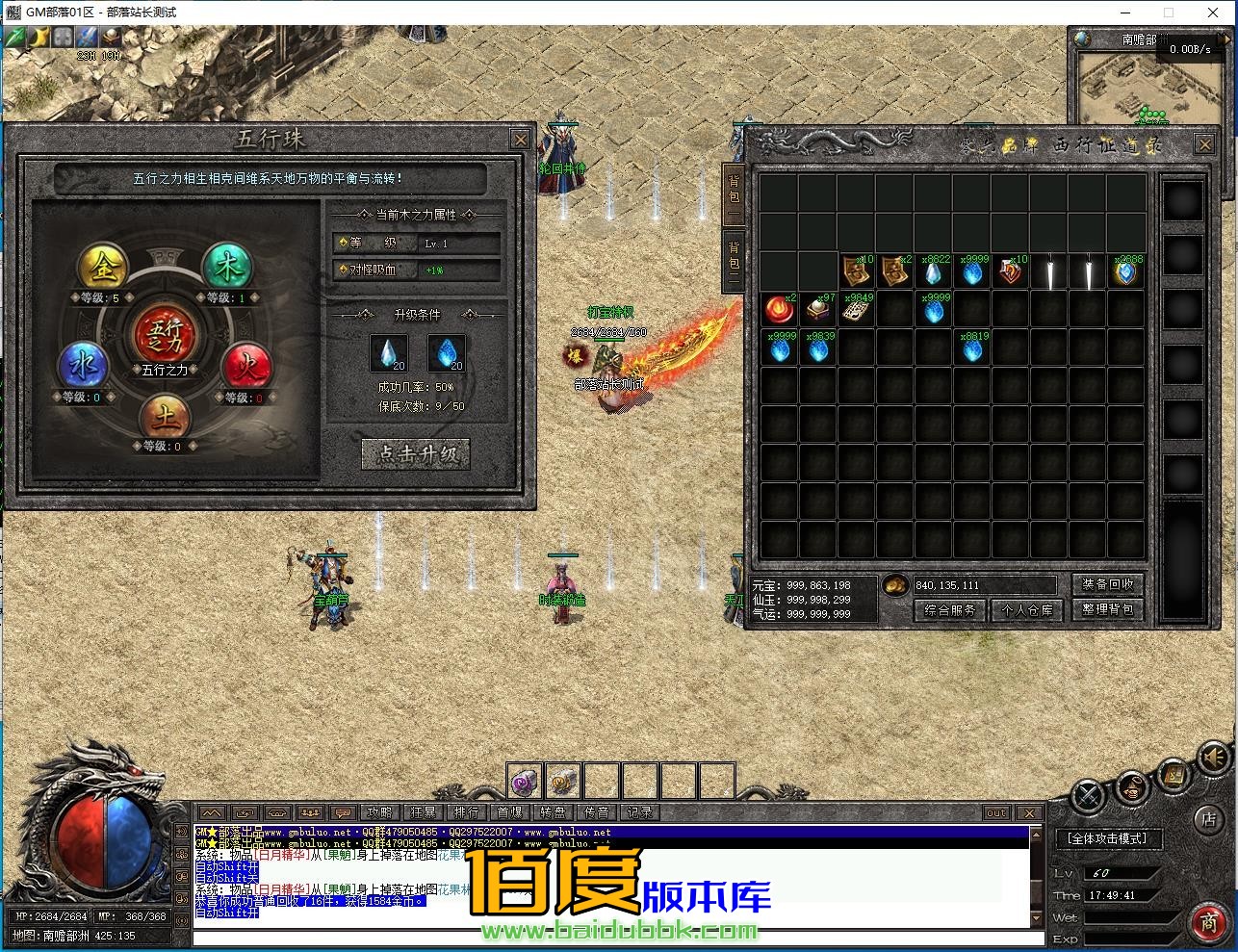Click the 点击升级 upgrade button
1238x952 pixels.
tap(416, 453)
